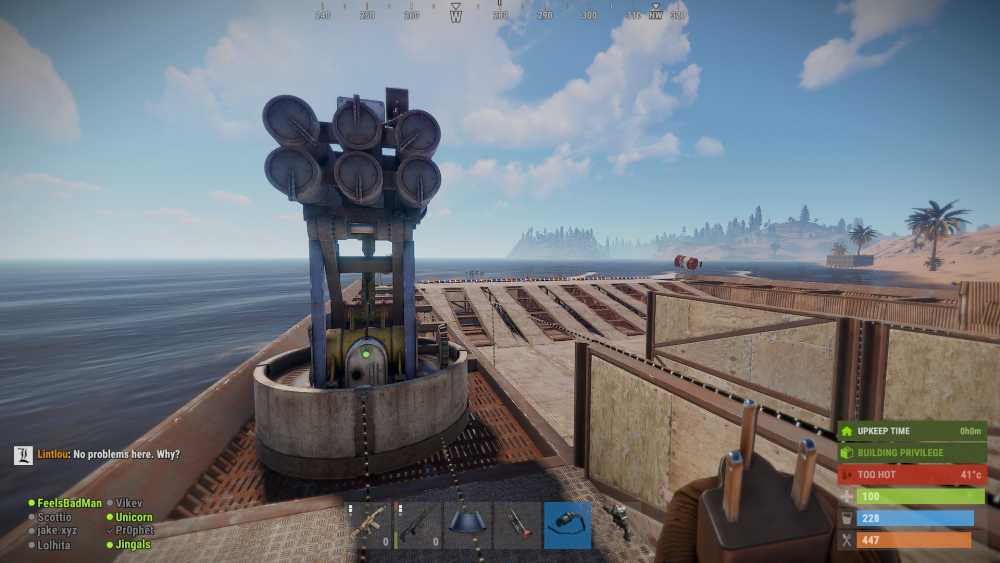Select Scottio in the team list
The height and width of the screenshot is (563, 1000).
(54, 517)
